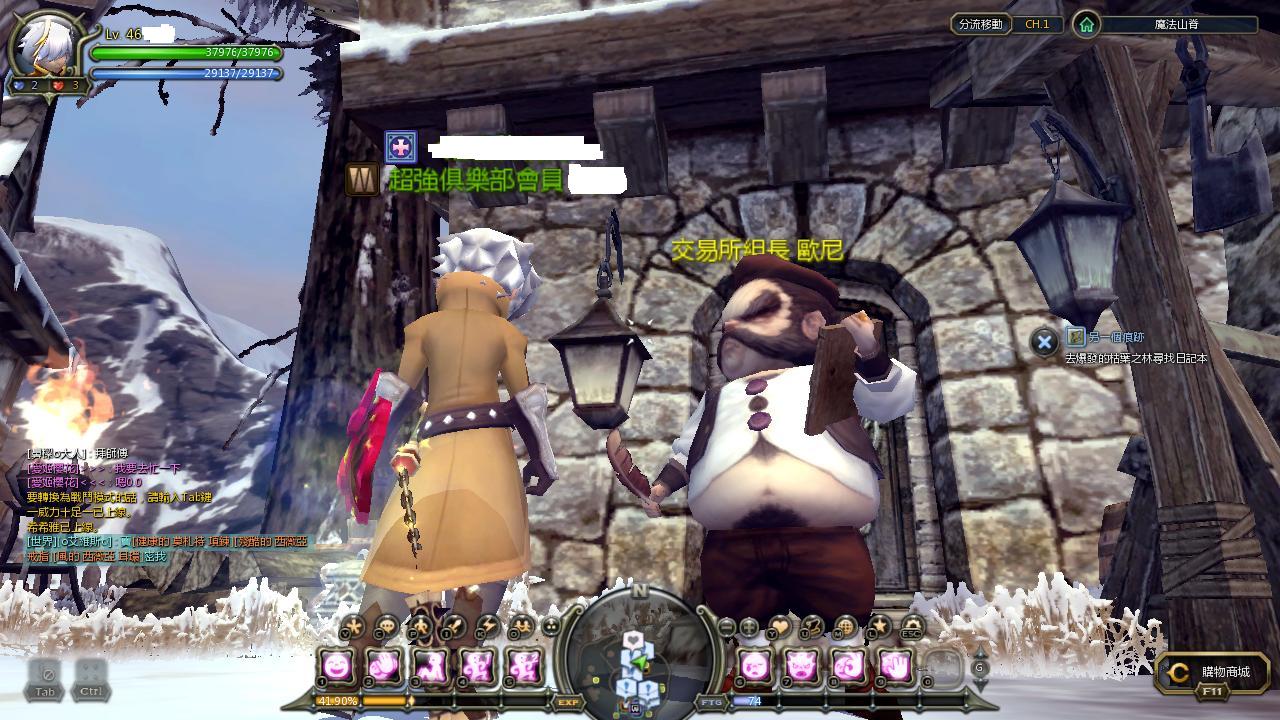Select the green house town icon

click(1086, 24)
